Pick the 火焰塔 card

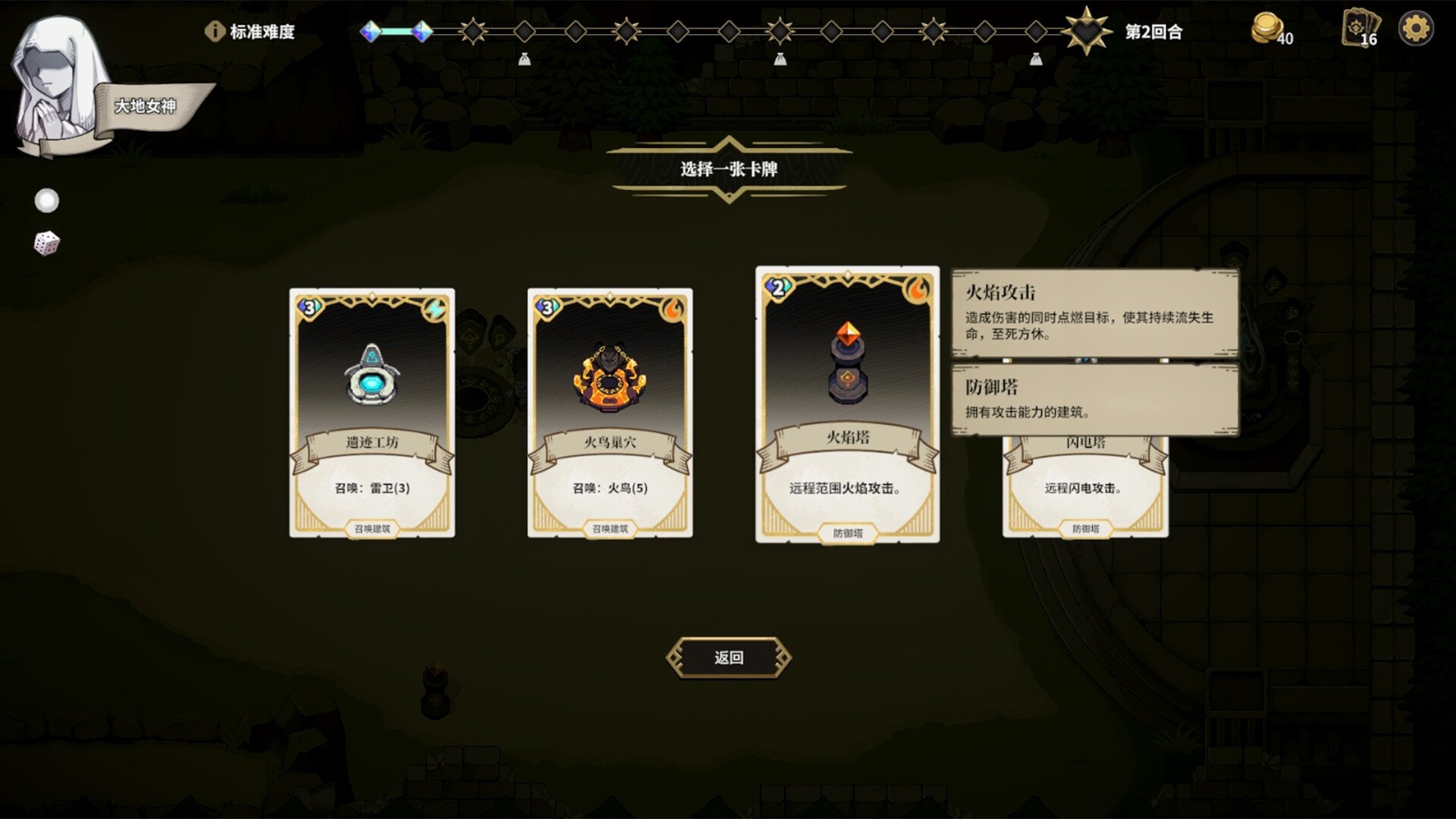pyautogui.click(x=847, y=404)
